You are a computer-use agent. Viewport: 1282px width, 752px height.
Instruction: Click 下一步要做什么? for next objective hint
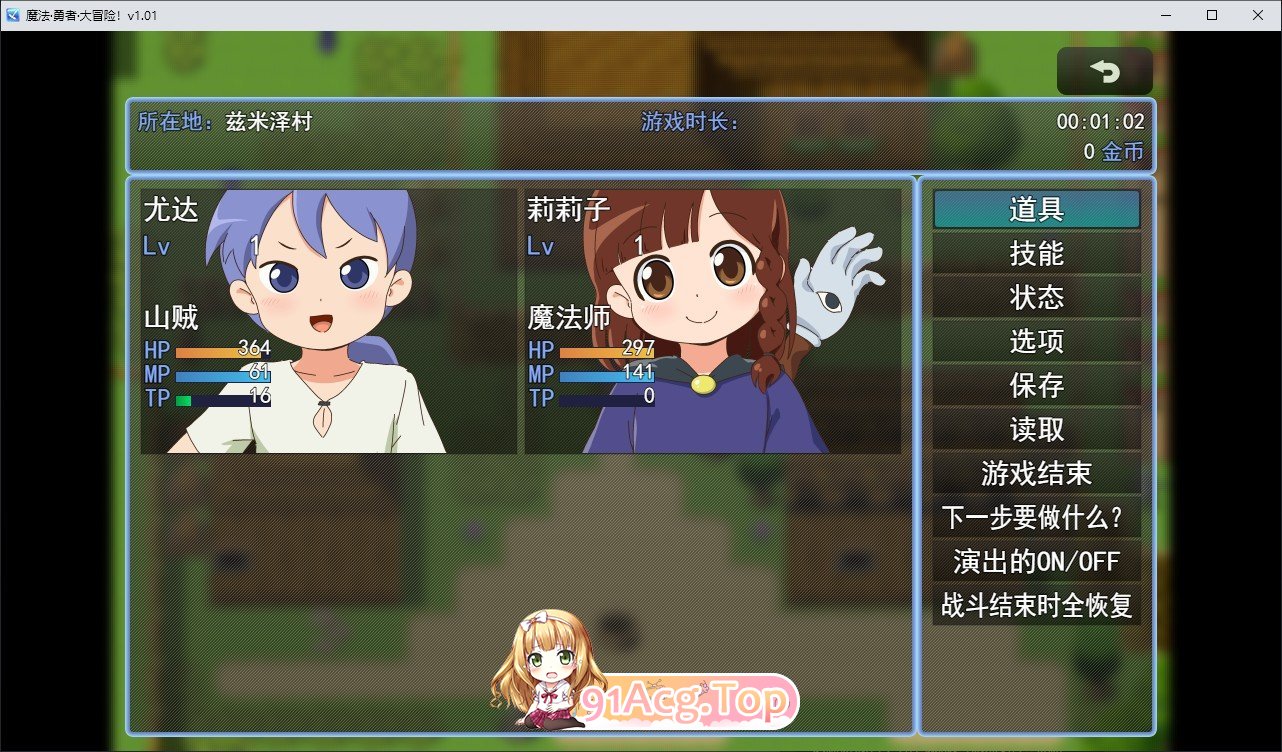pos(1036,518)
